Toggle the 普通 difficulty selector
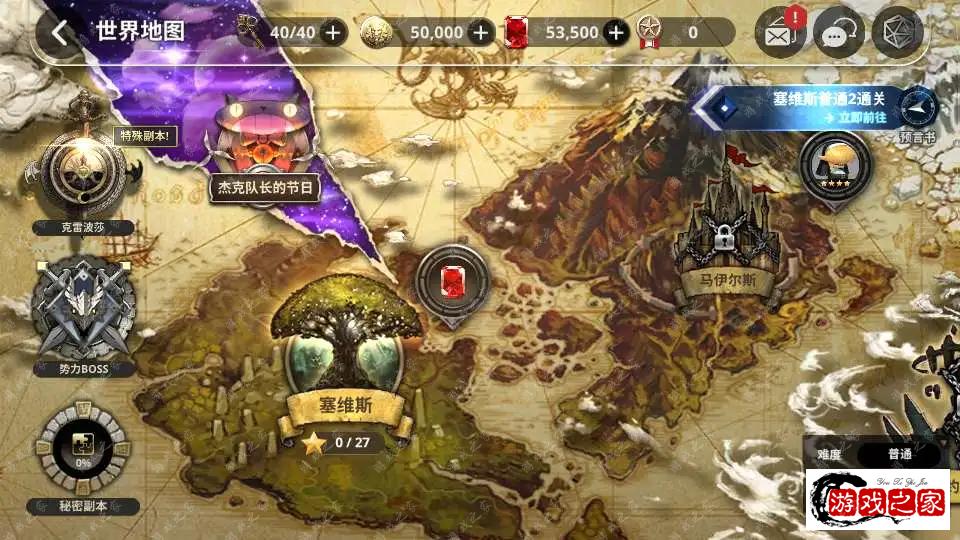This screenshot has height=540, width=960. [x=899, y=453]
